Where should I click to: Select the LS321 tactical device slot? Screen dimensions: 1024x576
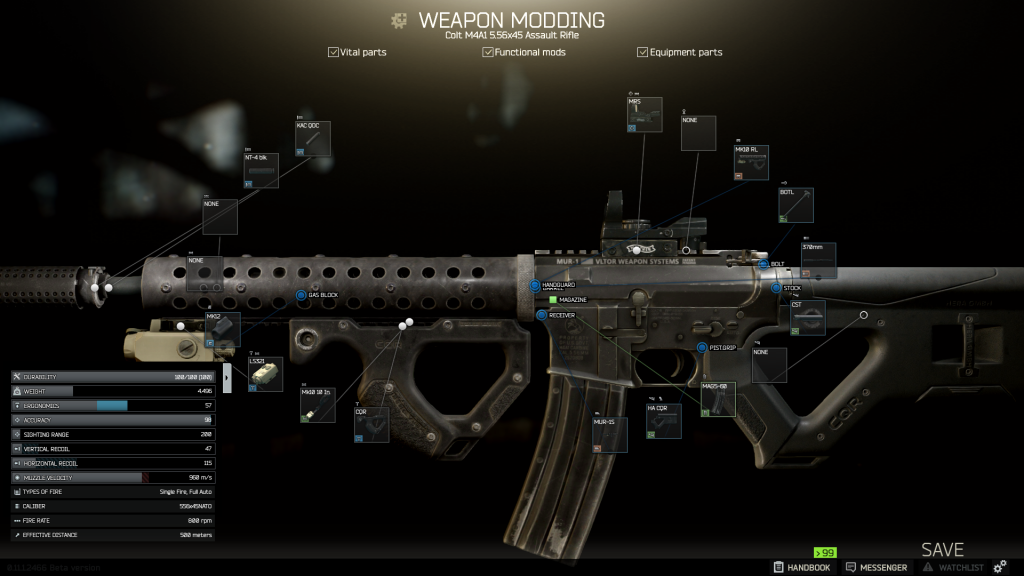[265, 374]
